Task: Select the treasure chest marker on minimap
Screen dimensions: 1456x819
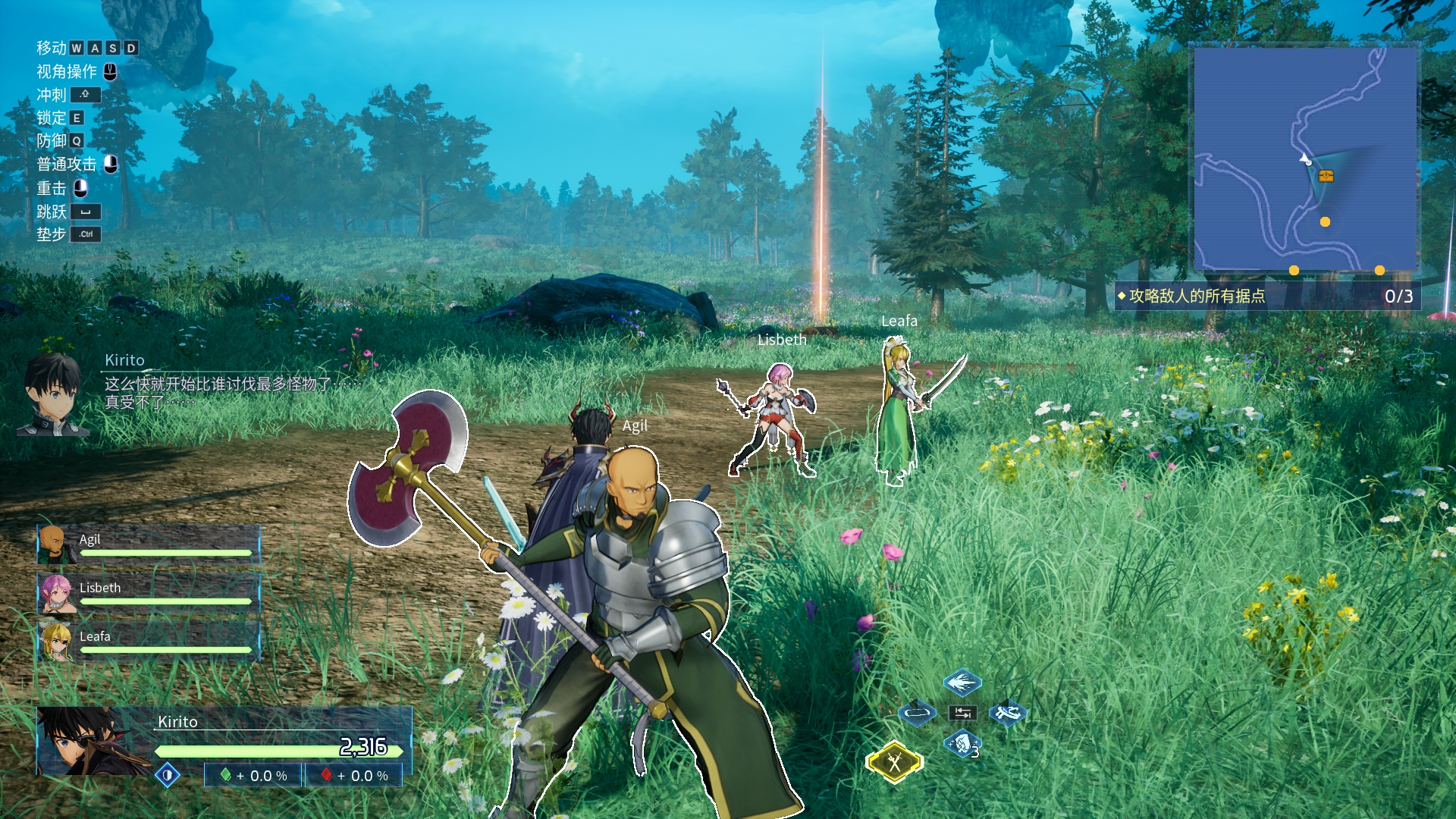Action: click(x=1326, y=176)
